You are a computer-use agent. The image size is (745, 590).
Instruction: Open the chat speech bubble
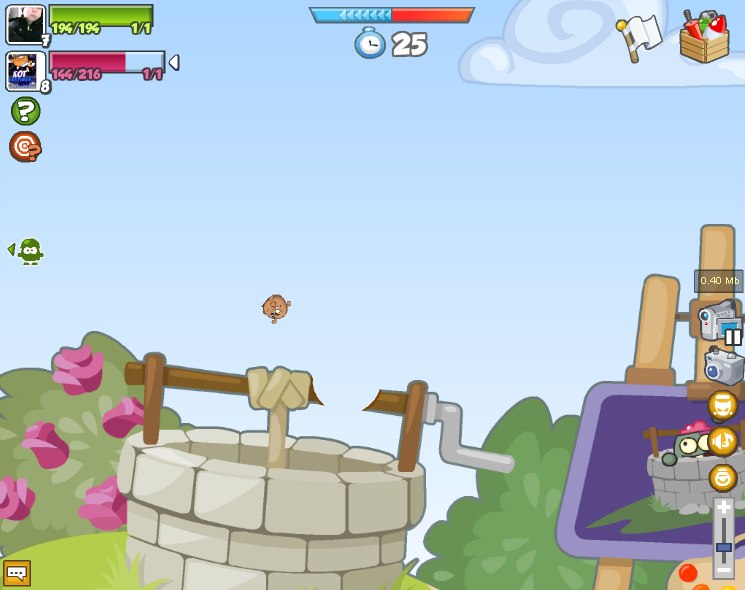pyautogui.click(x=17, y=573)
